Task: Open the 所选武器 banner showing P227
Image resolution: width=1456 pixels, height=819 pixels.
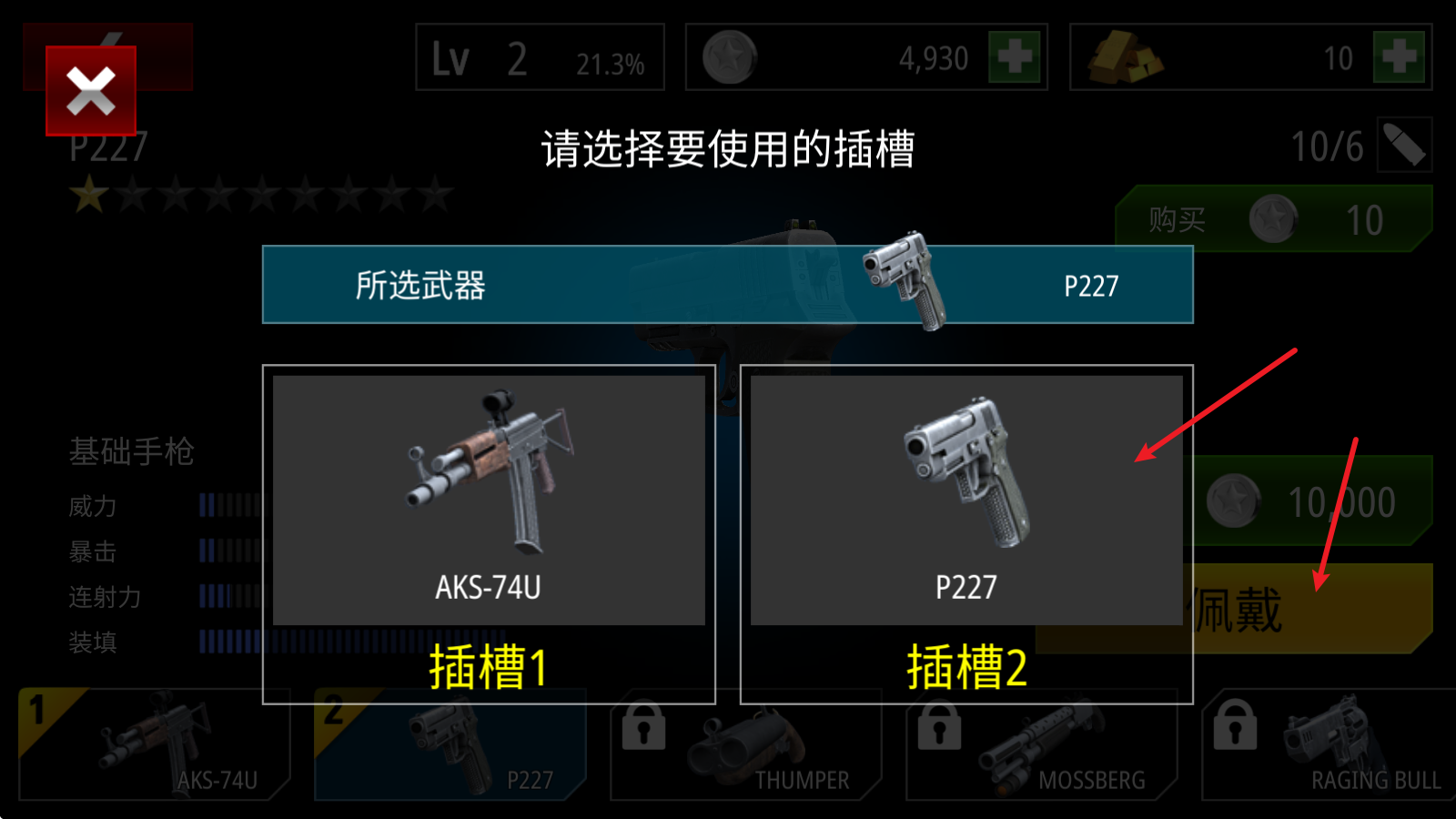Action: 728,285
